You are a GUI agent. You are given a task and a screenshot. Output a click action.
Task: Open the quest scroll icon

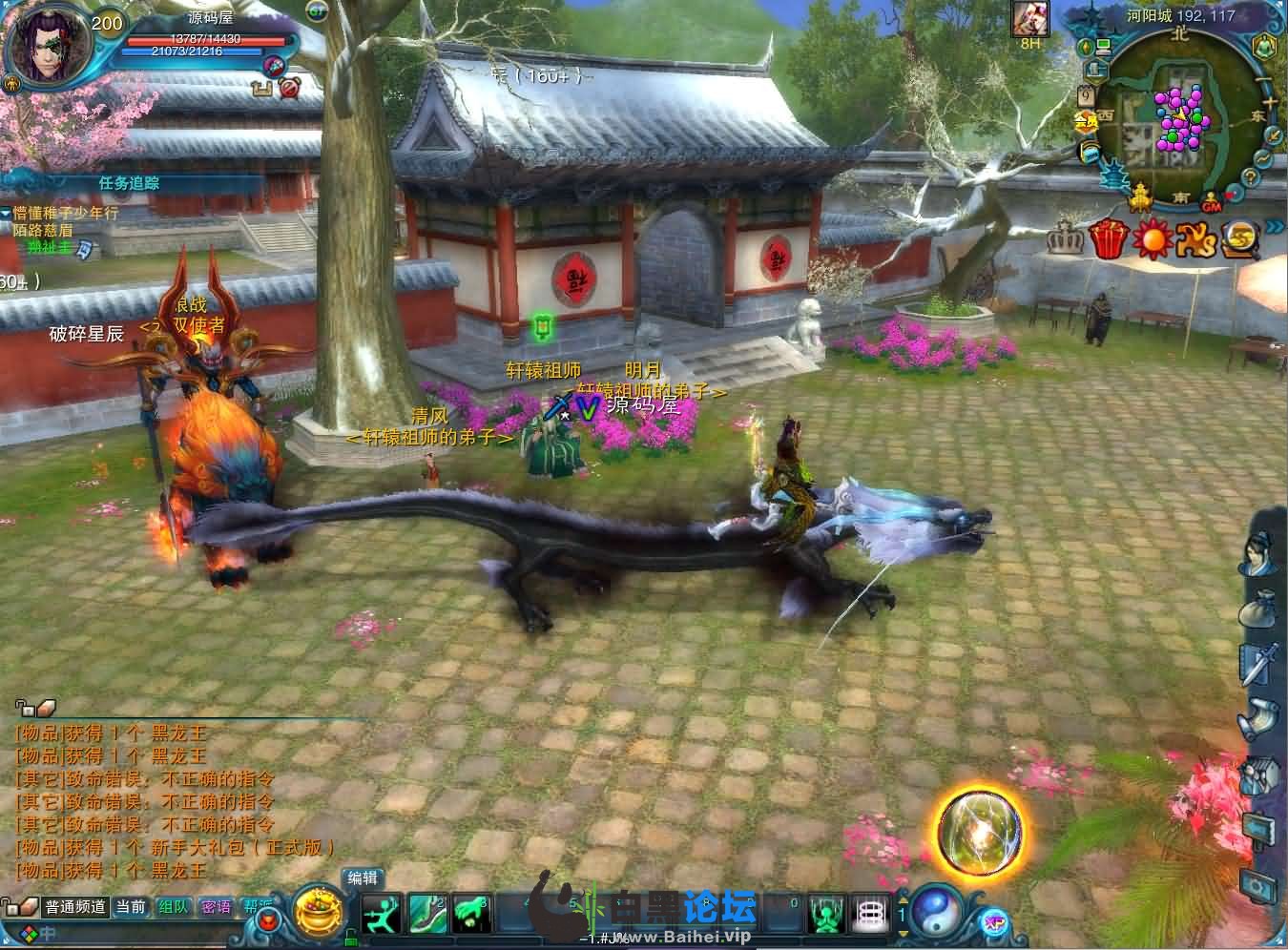tap(1257, 716)
